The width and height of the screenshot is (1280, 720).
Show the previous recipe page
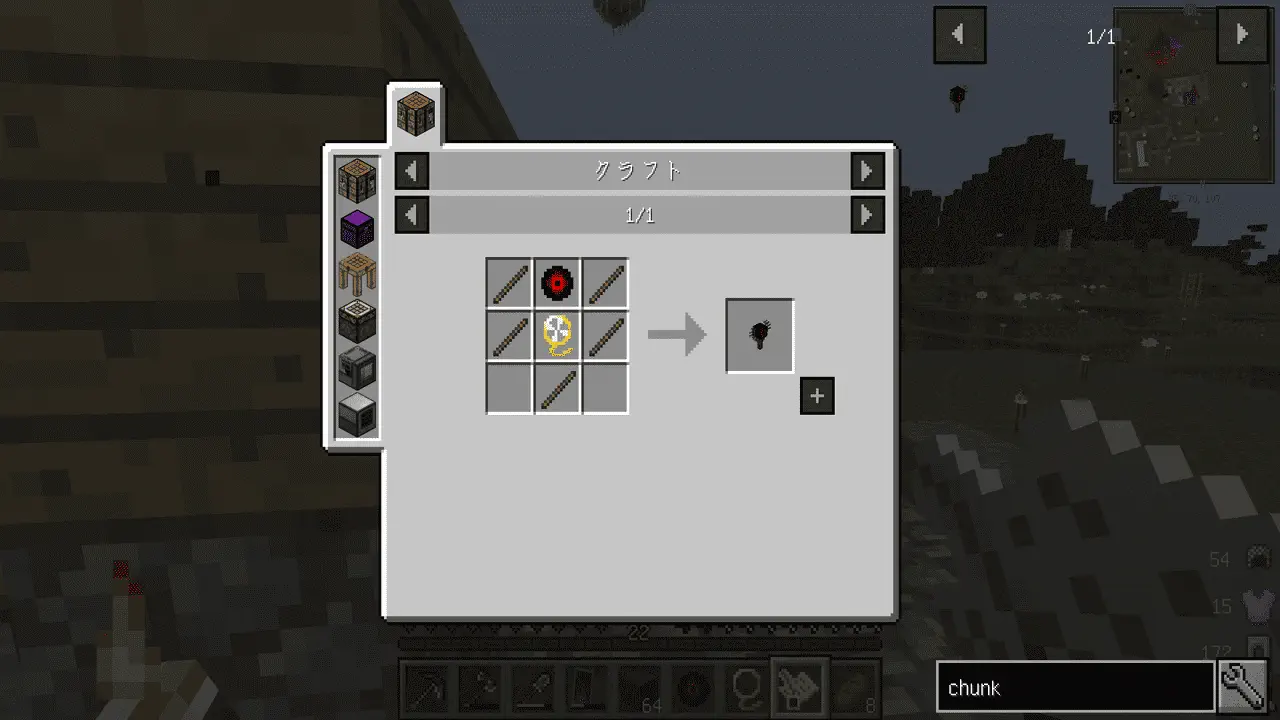pyautogui.click(x=412, y=215)
